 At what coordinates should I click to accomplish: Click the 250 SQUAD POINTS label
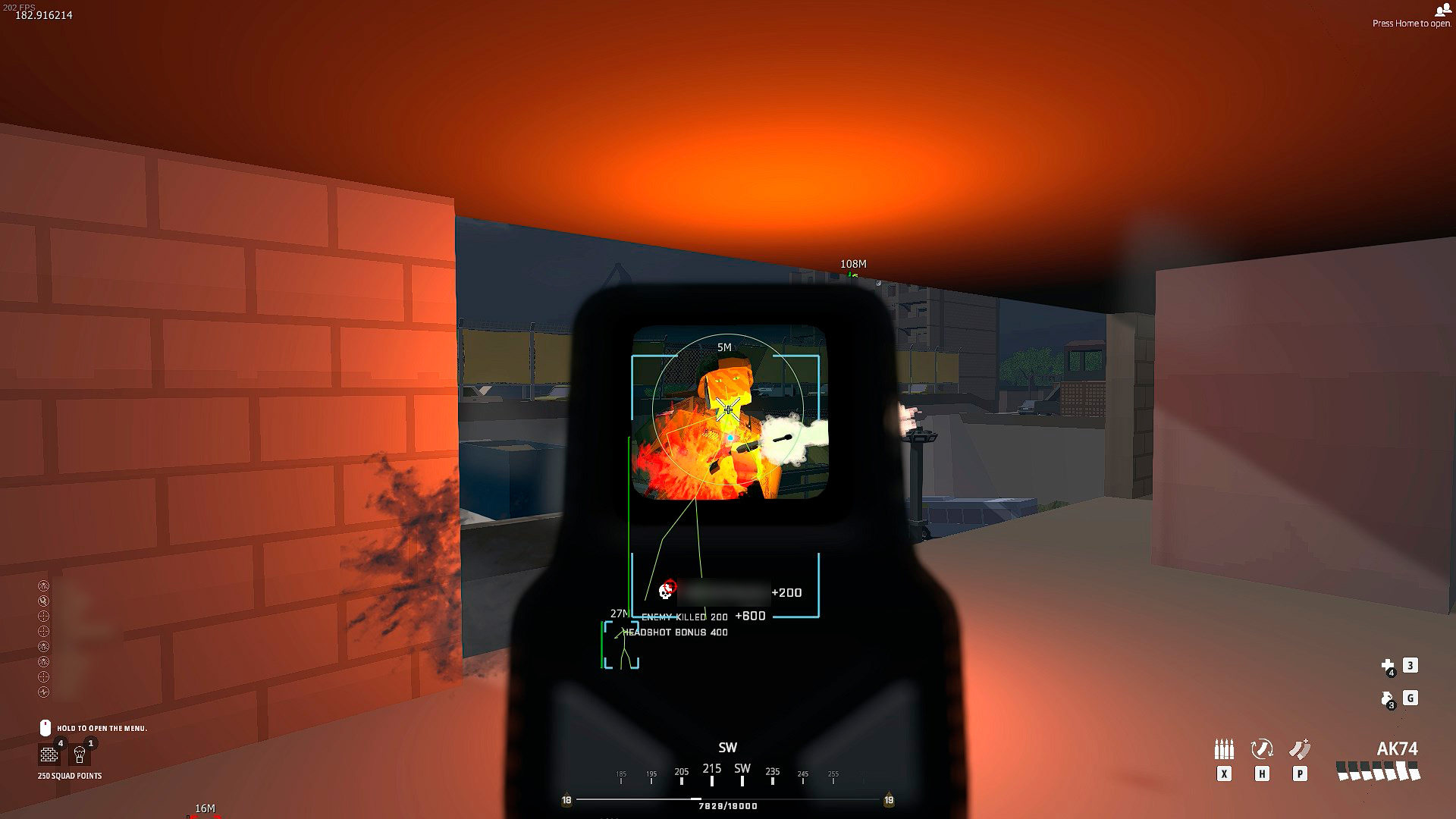point(70,775)
